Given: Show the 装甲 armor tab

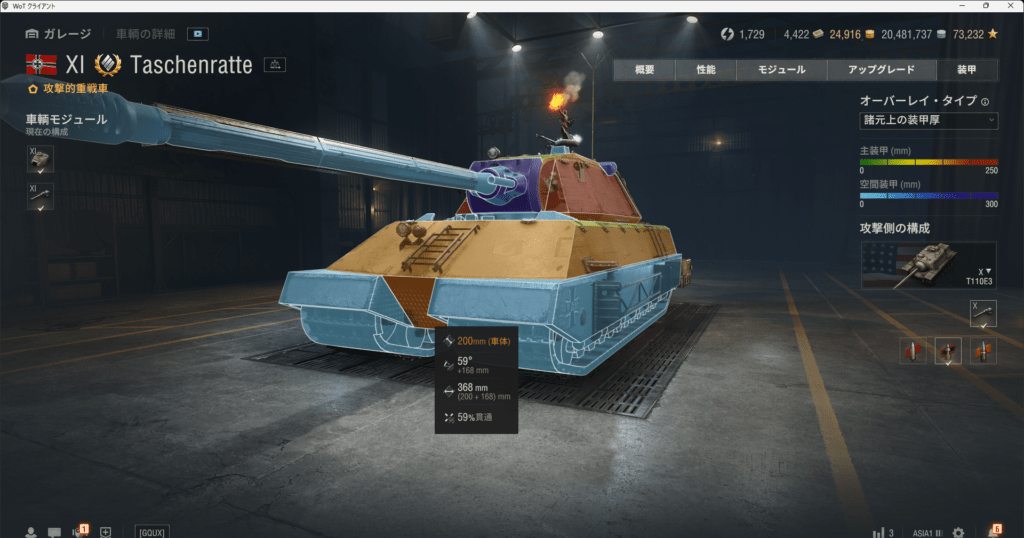Looking at the screenshot, I should coord(966,70).
